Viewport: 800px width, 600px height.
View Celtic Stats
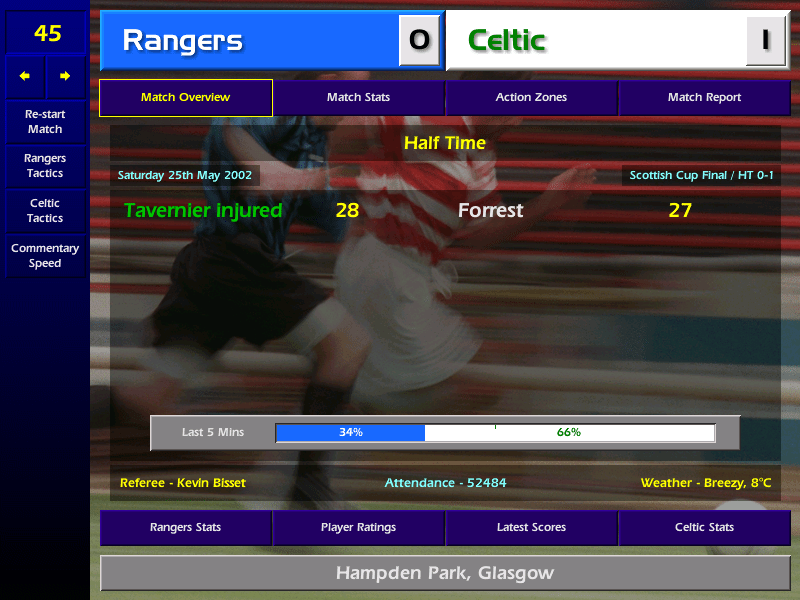coord(704,528)
